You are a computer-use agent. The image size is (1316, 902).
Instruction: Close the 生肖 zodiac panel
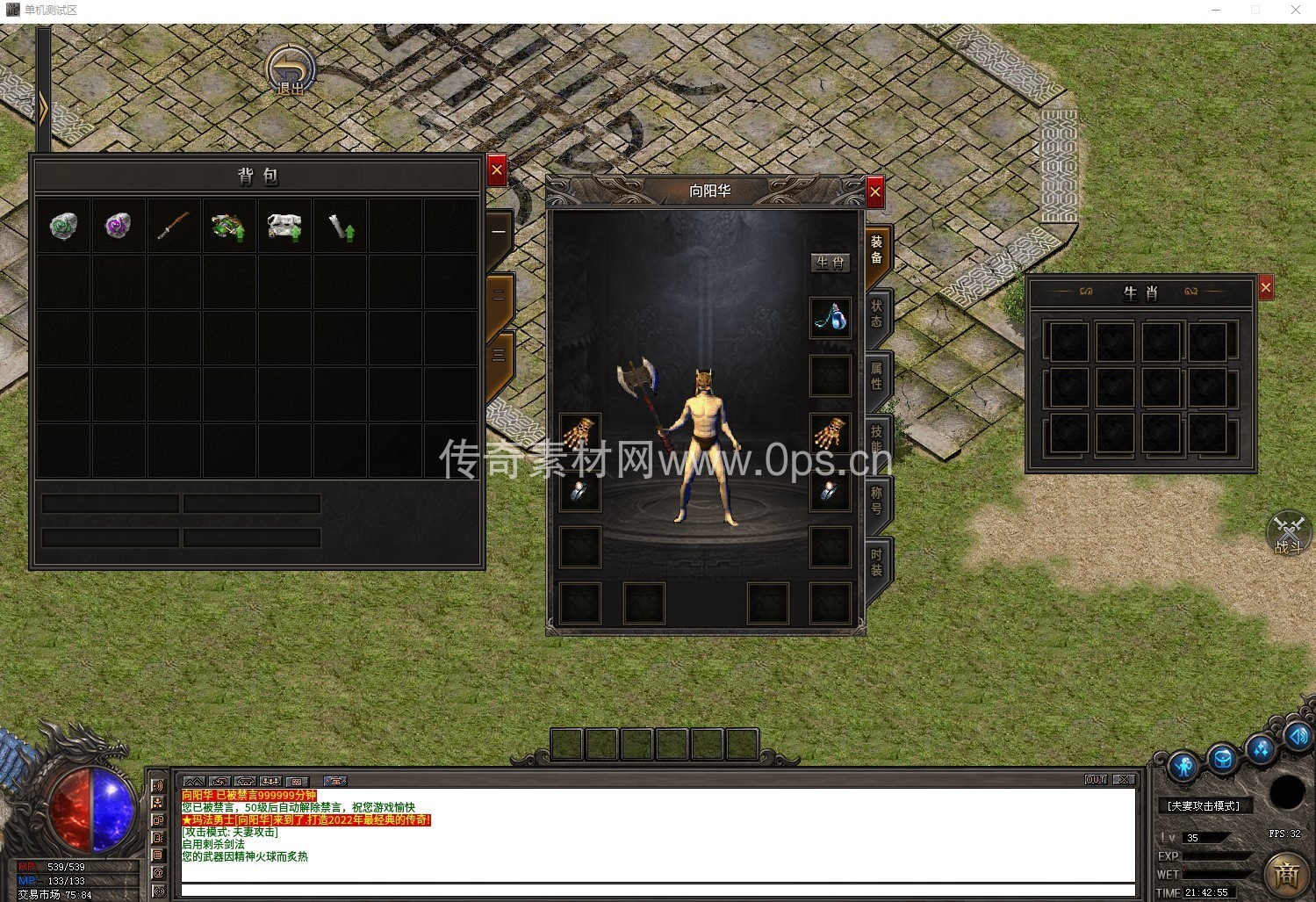1265,288
